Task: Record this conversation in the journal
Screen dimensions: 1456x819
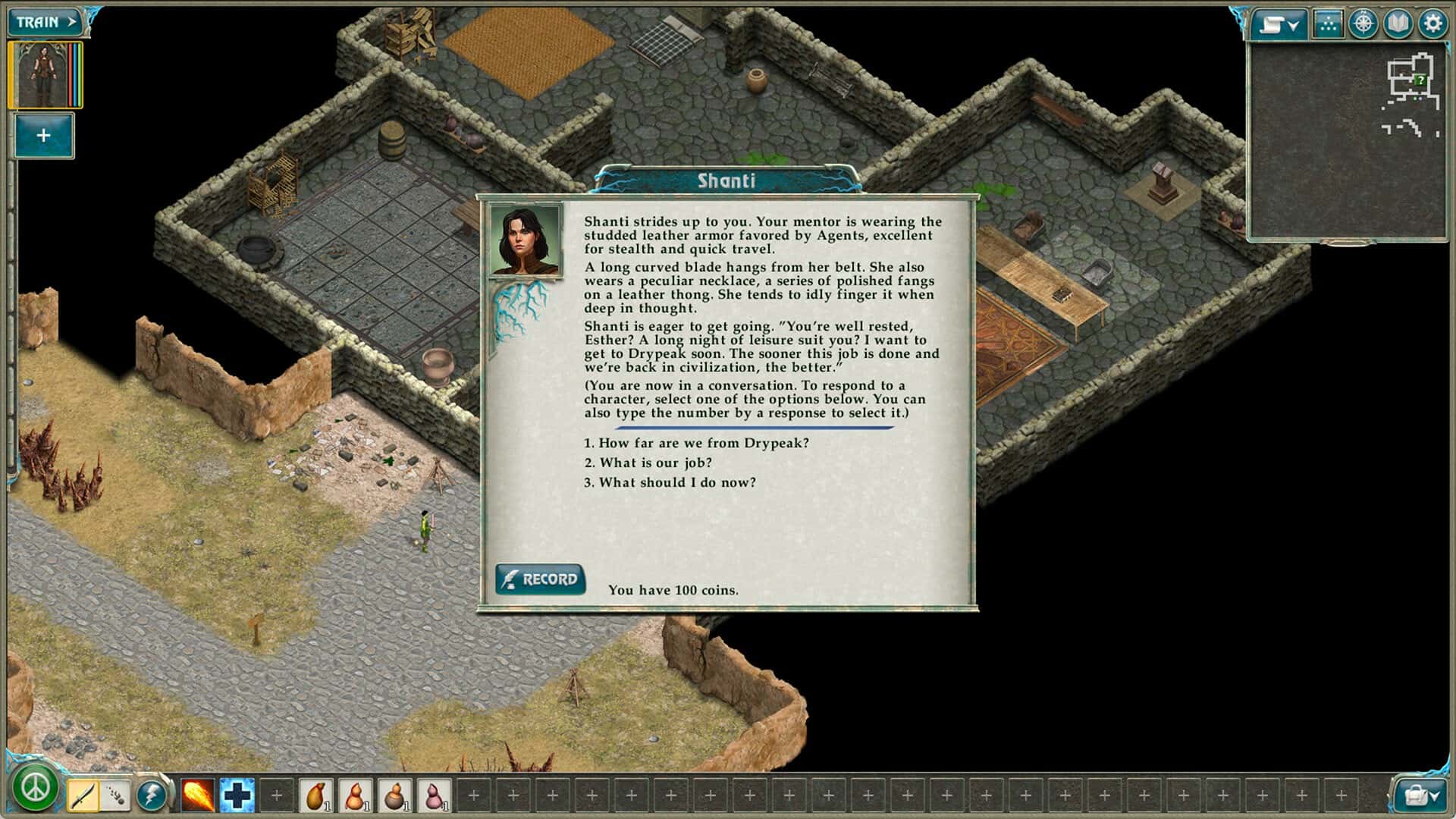Action: [x=540, y=579]
